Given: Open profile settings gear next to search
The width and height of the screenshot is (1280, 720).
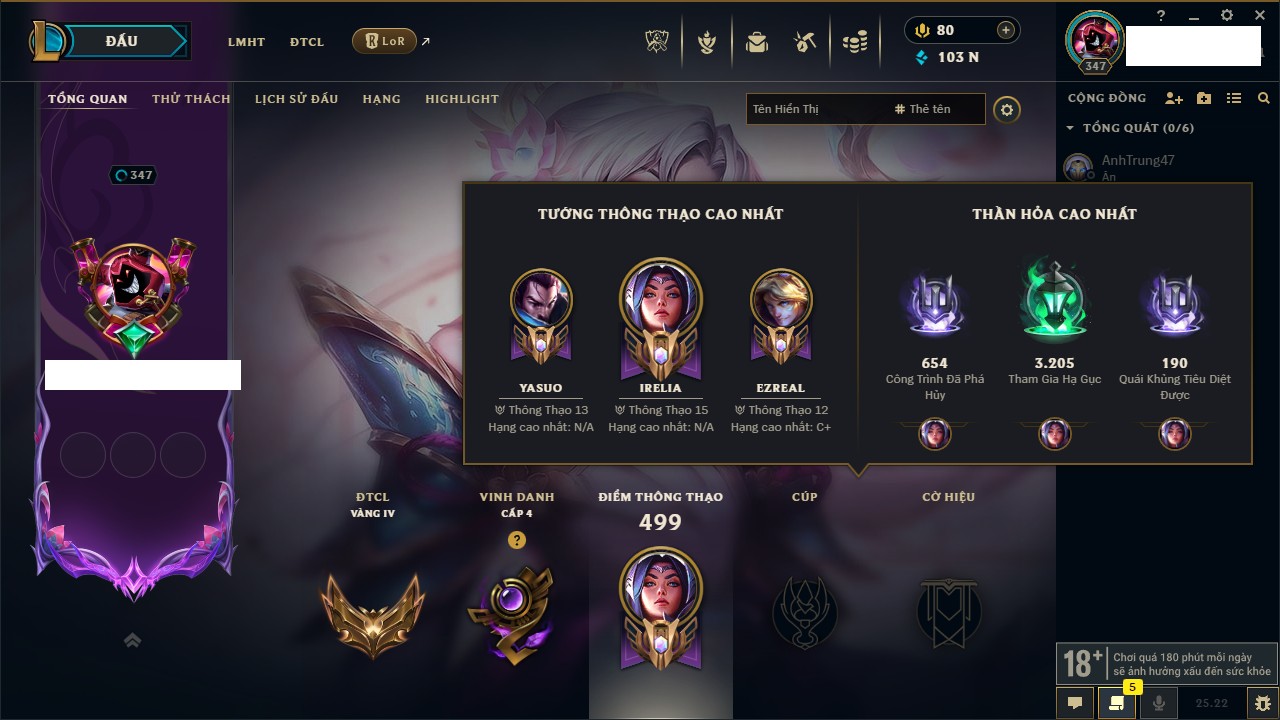Looking at the screenshot, I should tap(1007, 109).
